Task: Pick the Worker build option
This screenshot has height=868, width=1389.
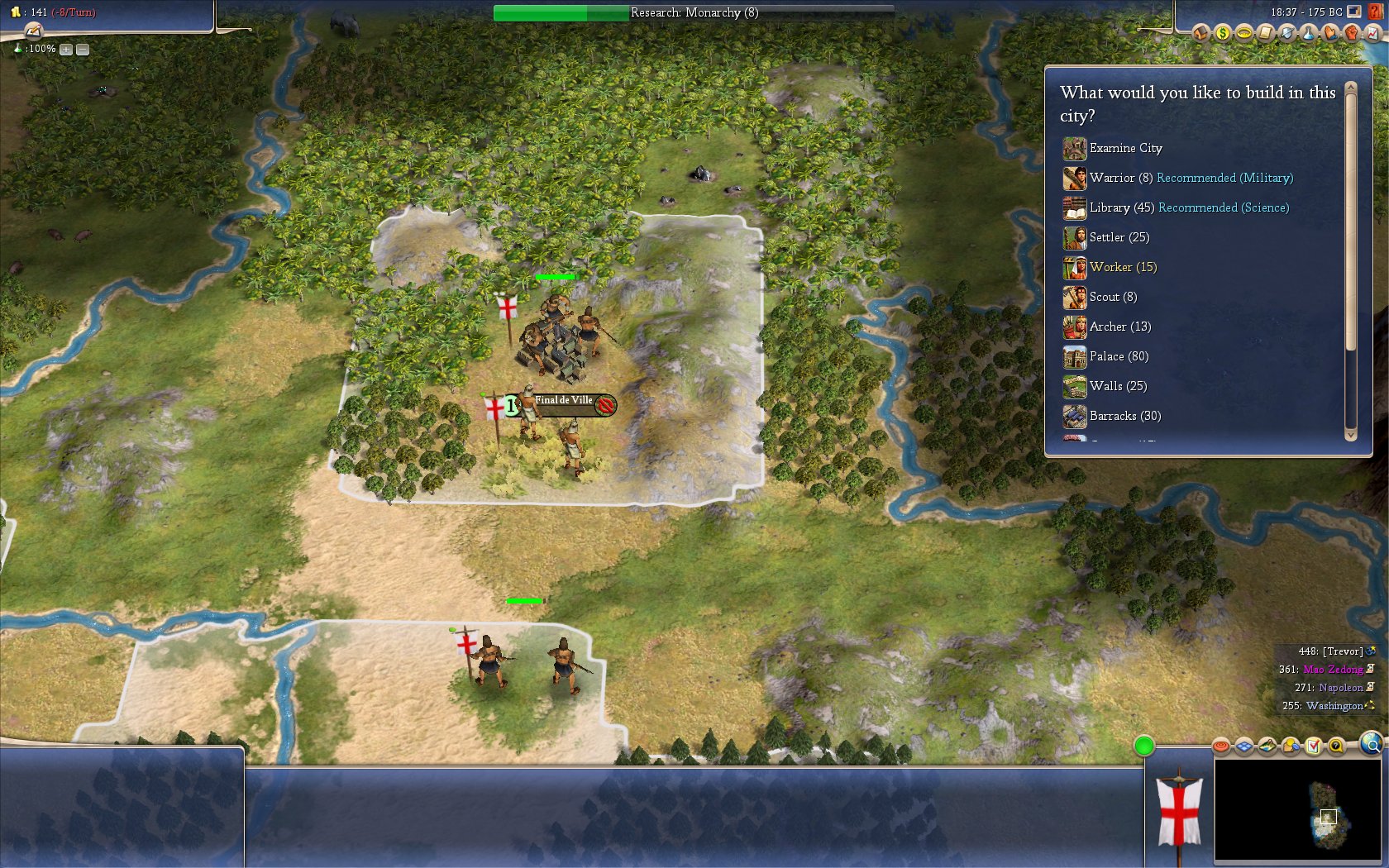Action: (x=1110, y=268)
